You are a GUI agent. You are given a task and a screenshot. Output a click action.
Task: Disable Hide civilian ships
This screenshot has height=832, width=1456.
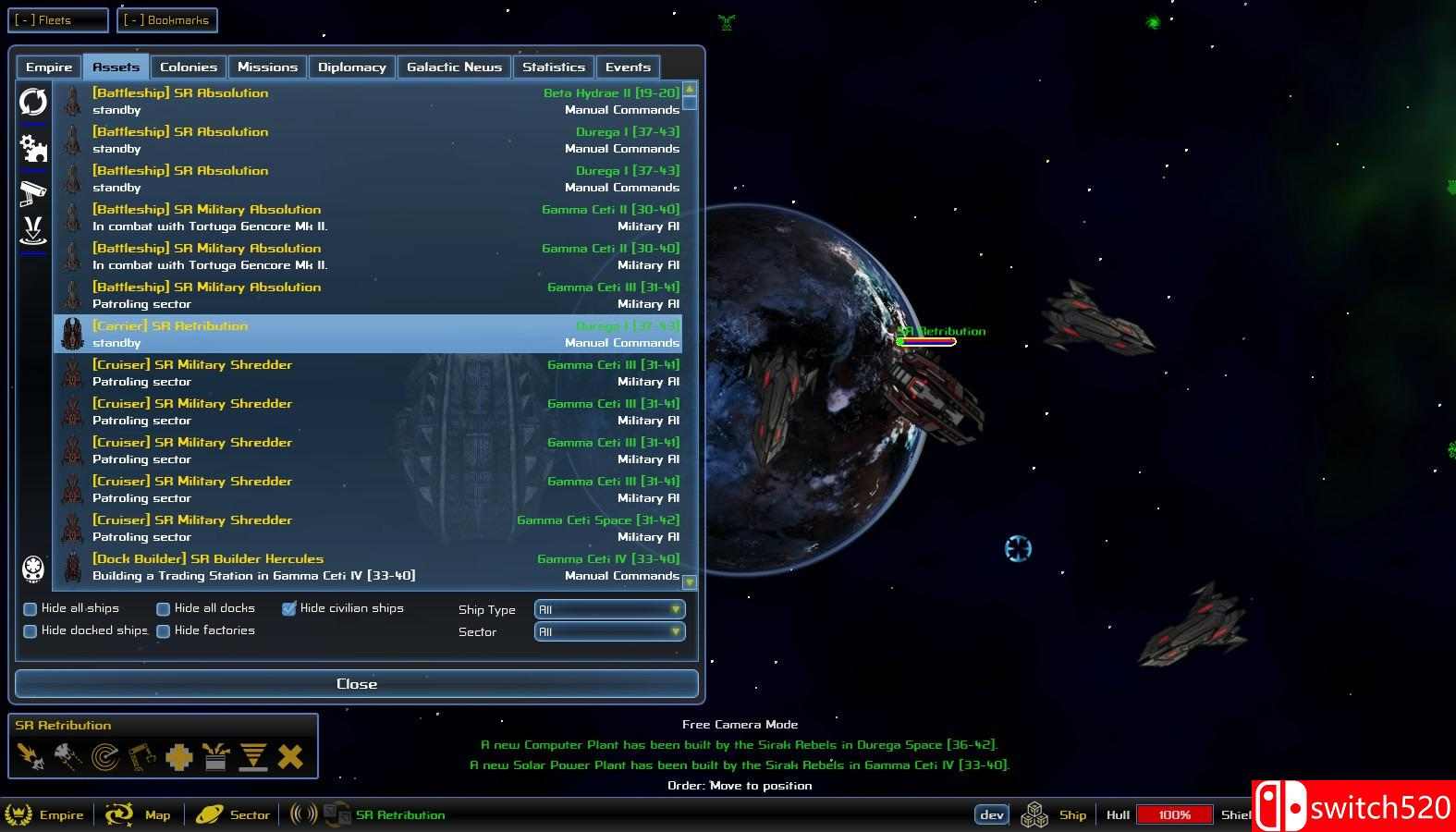click(x=289, y=608)
